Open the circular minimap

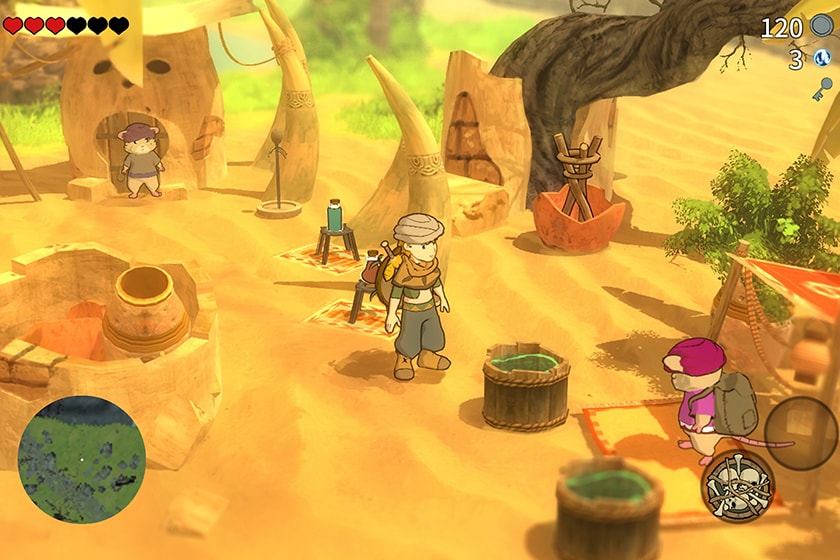pos(81,460)
